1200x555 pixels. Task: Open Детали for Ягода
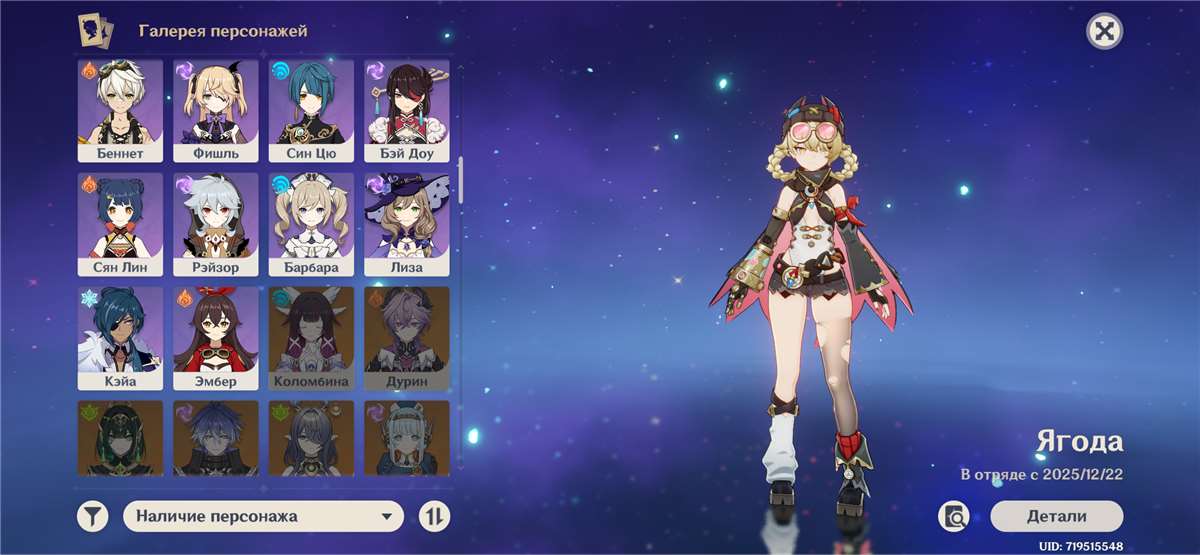1056,516
